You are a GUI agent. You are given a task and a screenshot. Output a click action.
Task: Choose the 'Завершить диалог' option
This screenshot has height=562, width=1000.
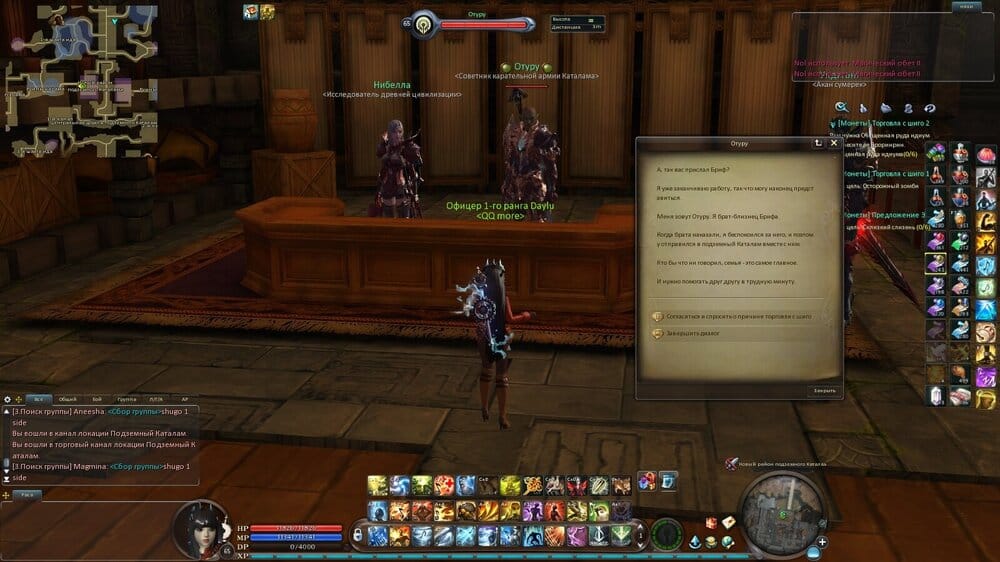[x=700, y=333]
